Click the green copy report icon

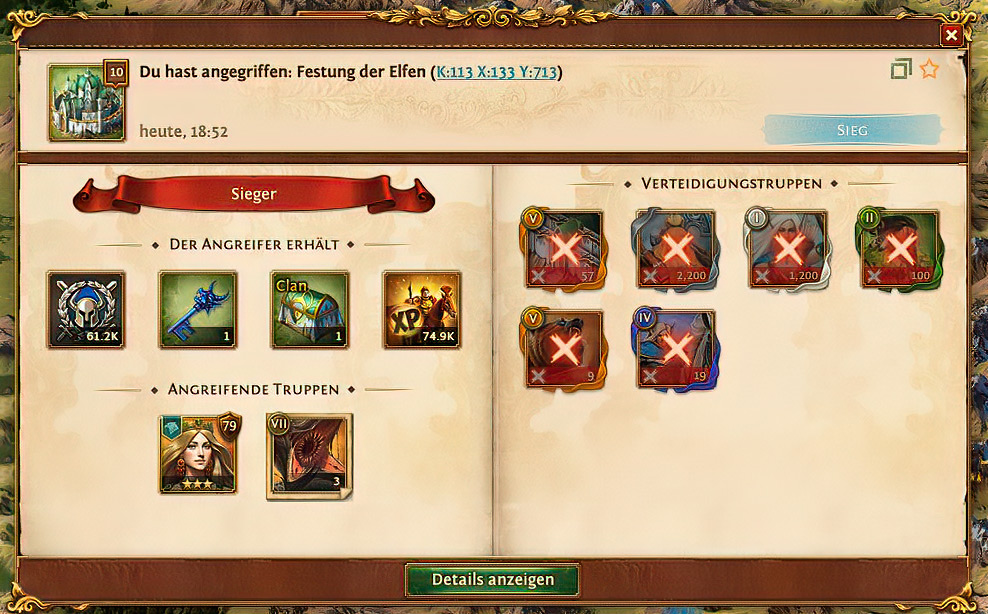pyautogui.click(x=901, y=69)
